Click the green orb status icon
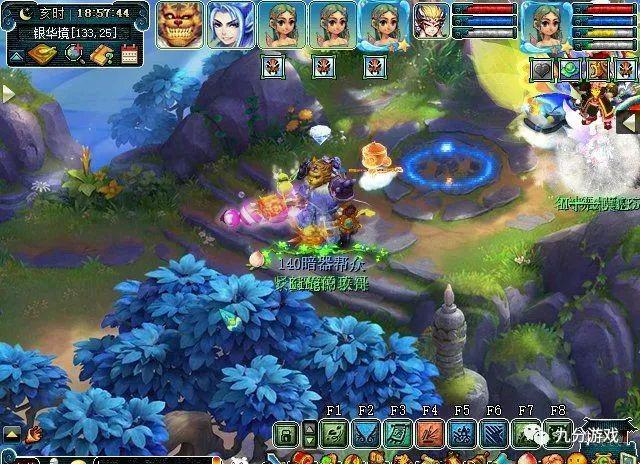640x464 pixels. pos(569,70)
